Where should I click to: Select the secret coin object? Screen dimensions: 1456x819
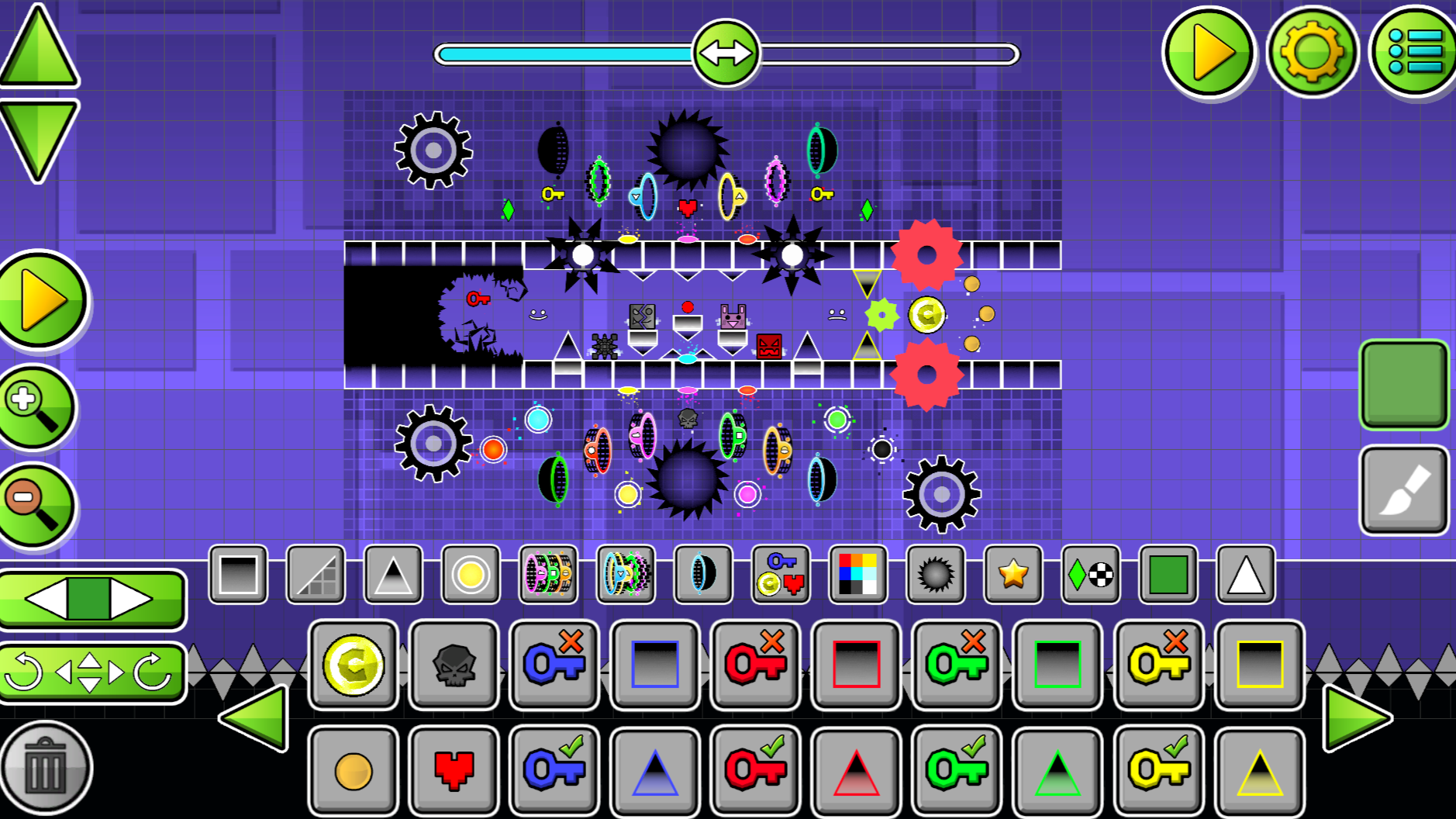pos(353,667)
